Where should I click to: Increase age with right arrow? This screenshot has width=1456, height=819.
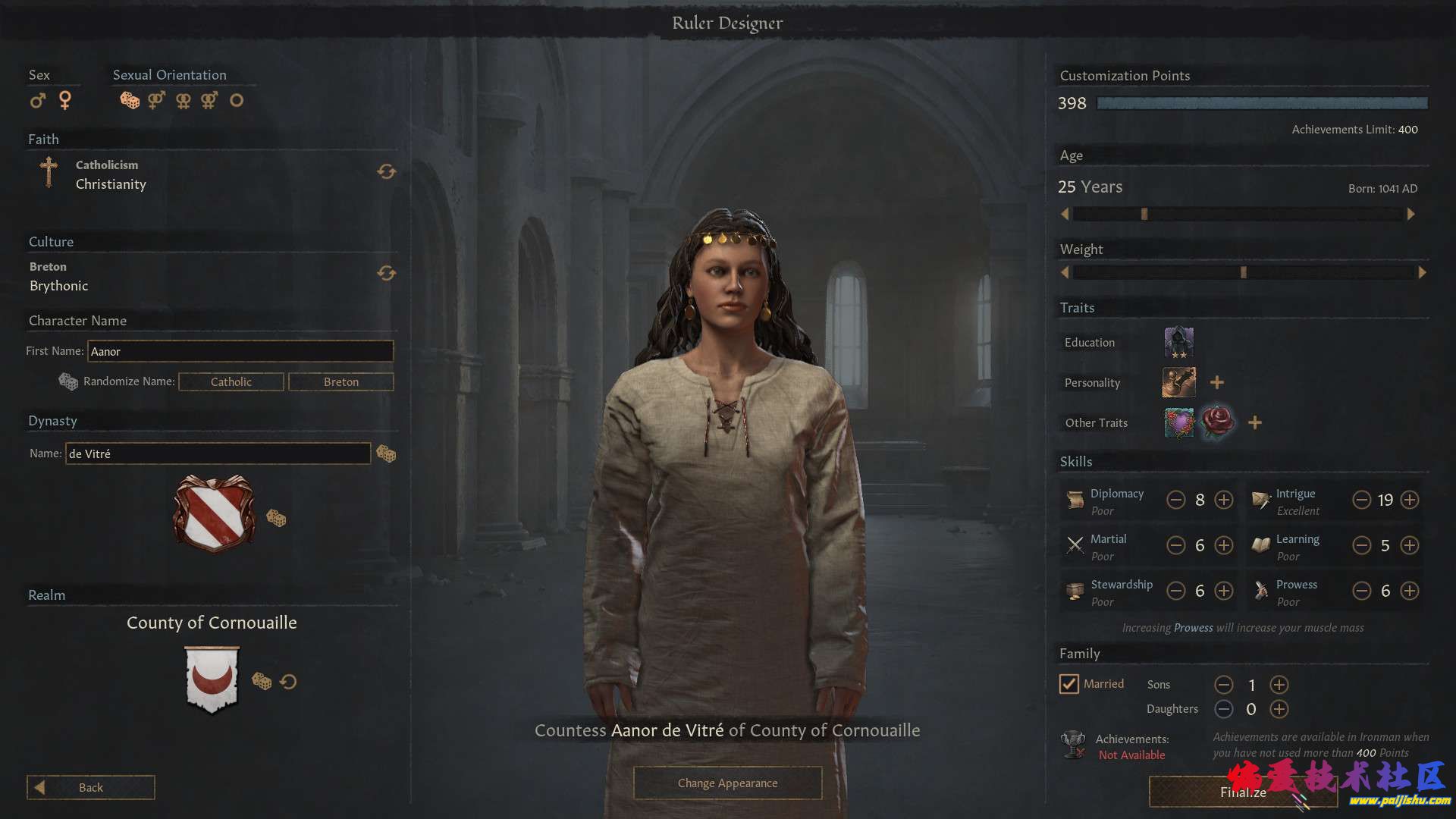1410,215
